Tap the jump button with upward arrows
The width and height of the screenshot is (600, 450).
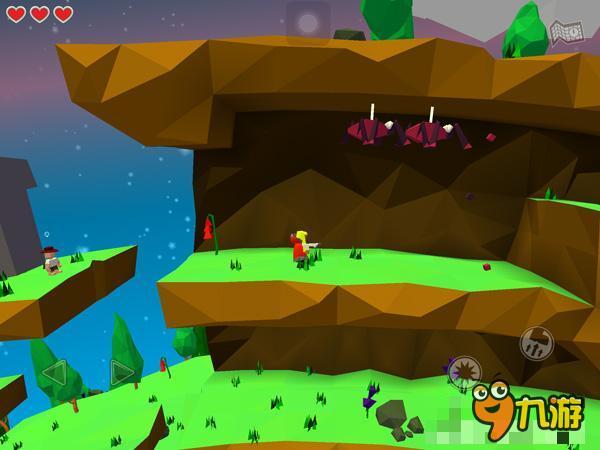coord(536,343)
